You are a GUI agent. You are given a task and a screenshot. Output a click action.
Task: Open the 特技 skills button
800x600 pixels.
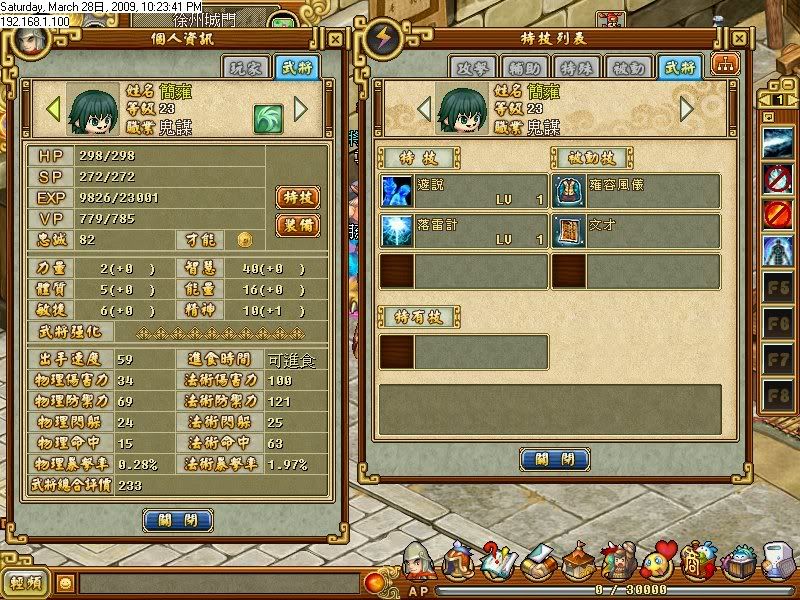point(297,197)
